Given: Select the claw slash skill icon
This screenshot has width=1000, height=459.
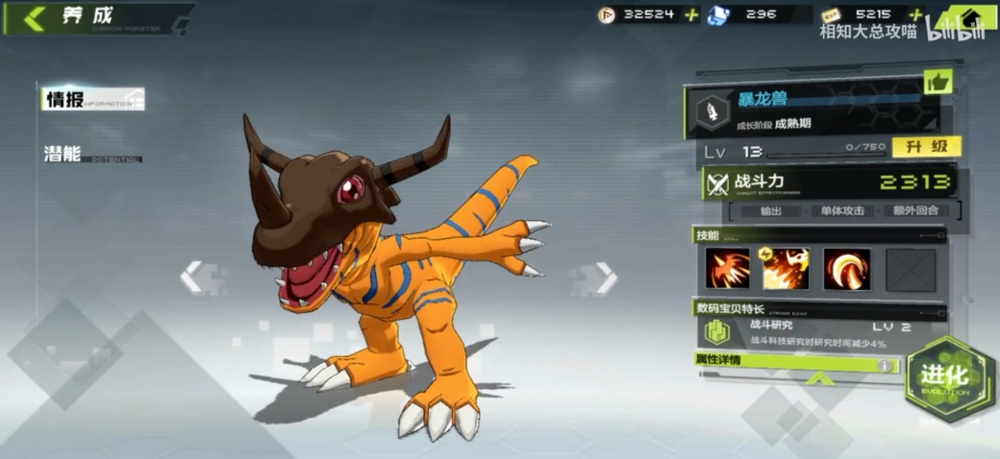Looking at the screenshot, I should point(727,269).
